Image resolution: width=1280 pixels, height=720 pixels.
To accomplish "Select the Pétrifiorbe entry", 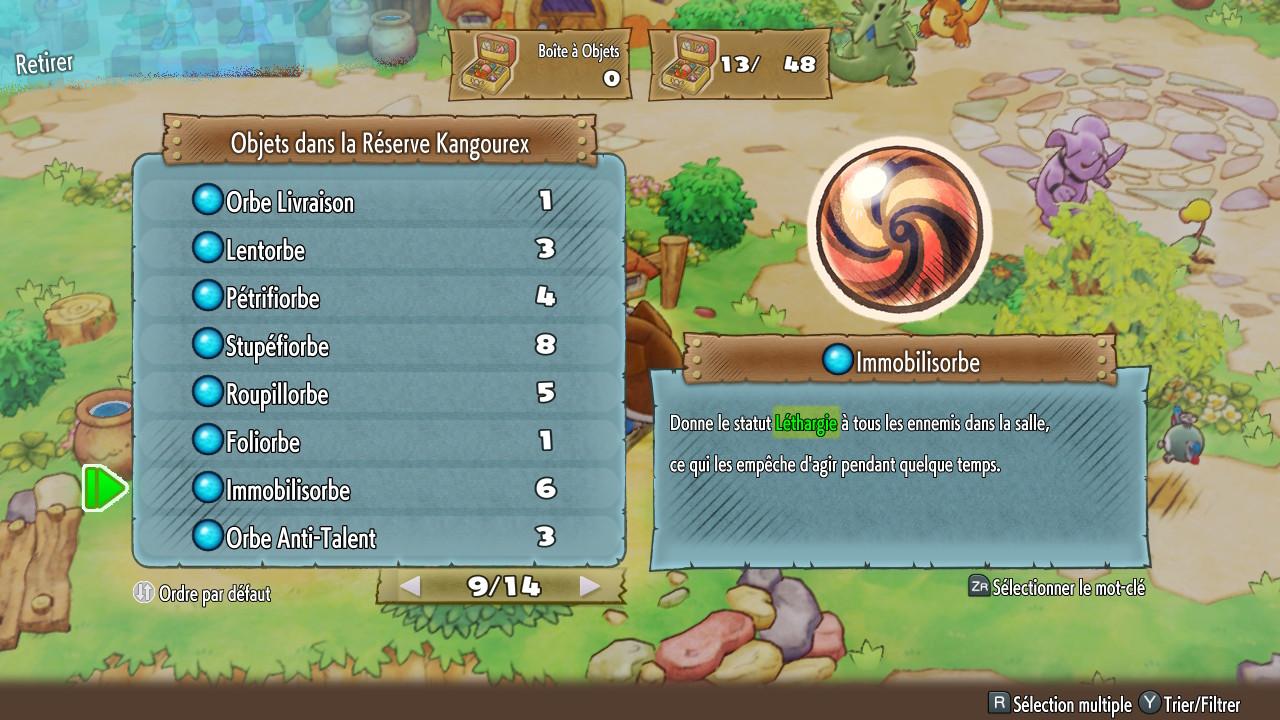I will coord(378,298).
